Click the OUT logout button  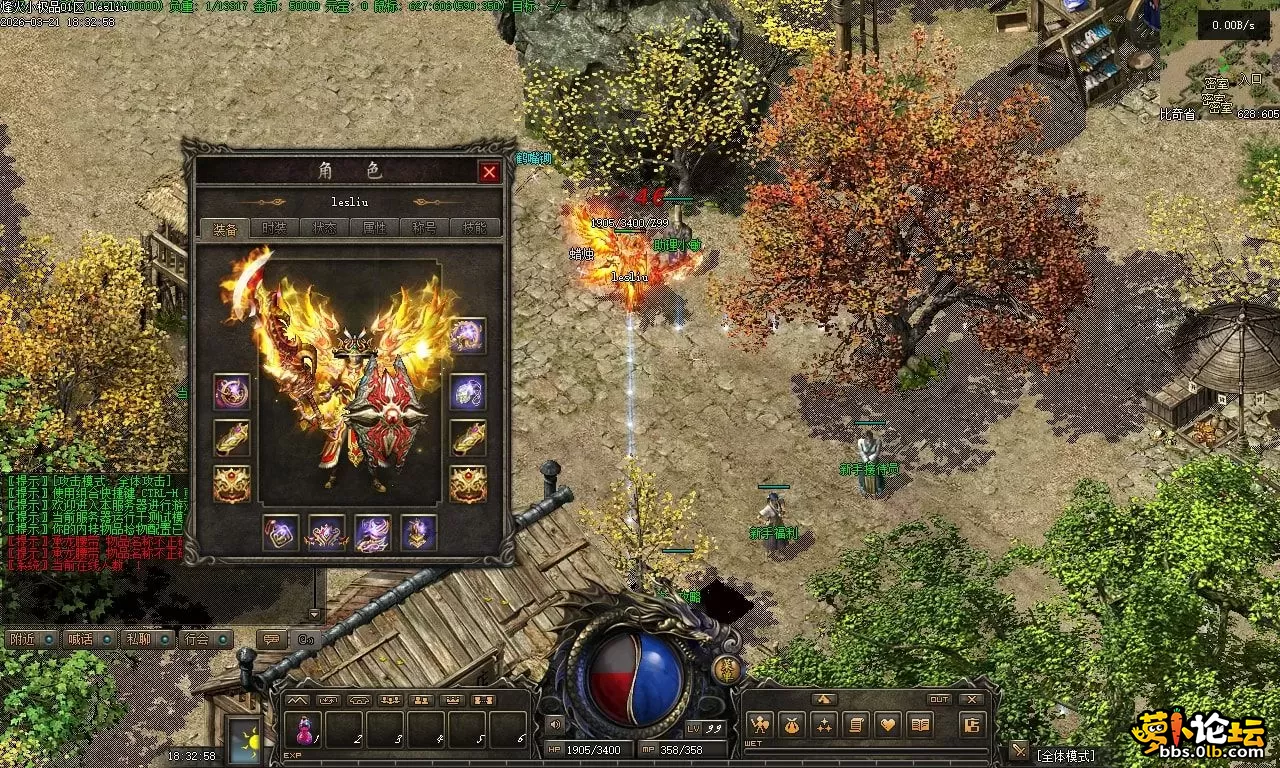pyautogui.click(x=939, y=699)
